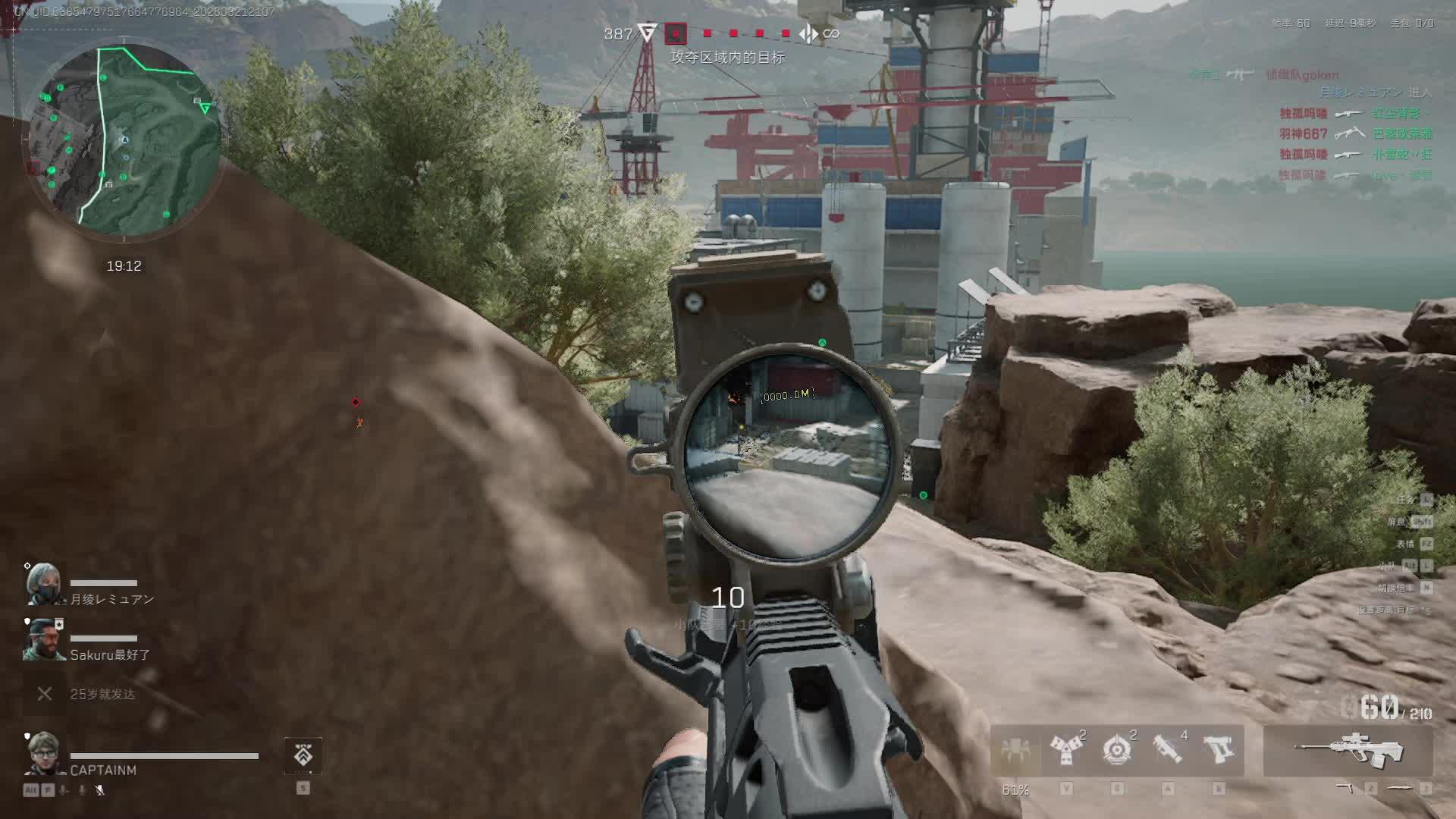Open the squad rank chevron icon
1456x819 pixels.
click(x=303, y=755)
